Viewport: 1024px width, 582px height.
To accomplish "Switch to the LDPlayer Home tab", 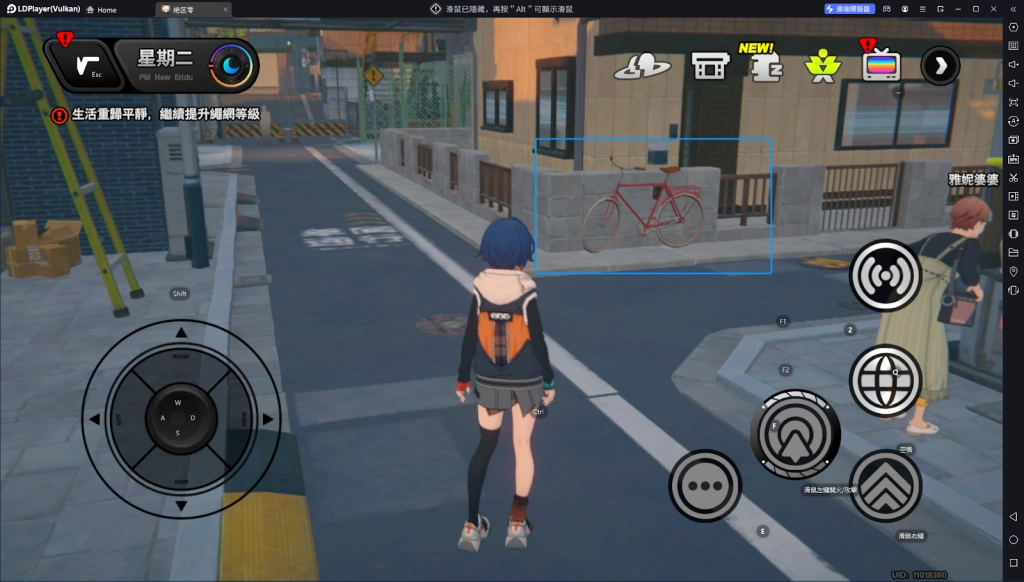I will pyautogui.click(x=100, y=9).
